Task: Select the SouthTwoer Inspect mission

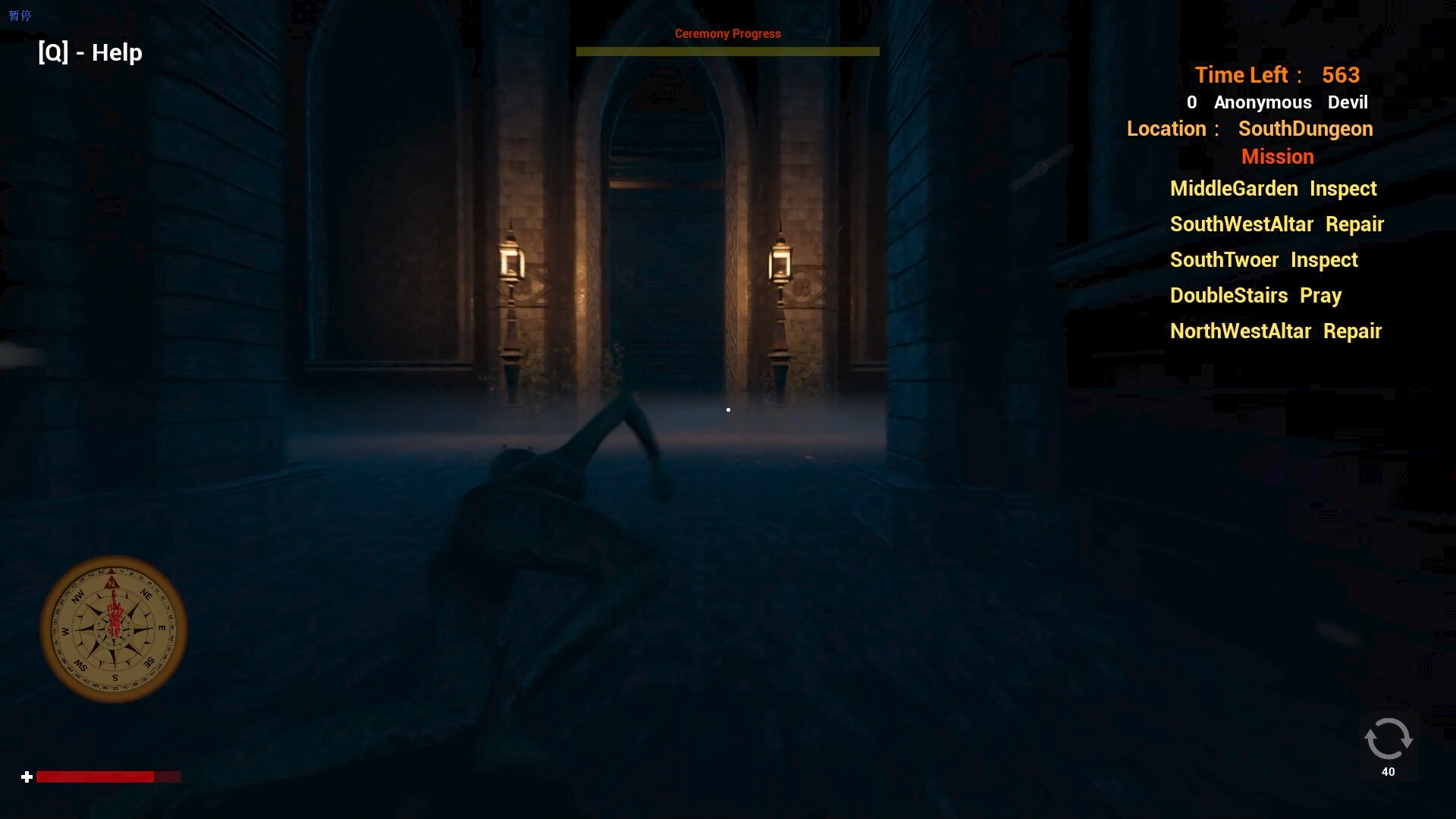Action: pos(1263,260)
